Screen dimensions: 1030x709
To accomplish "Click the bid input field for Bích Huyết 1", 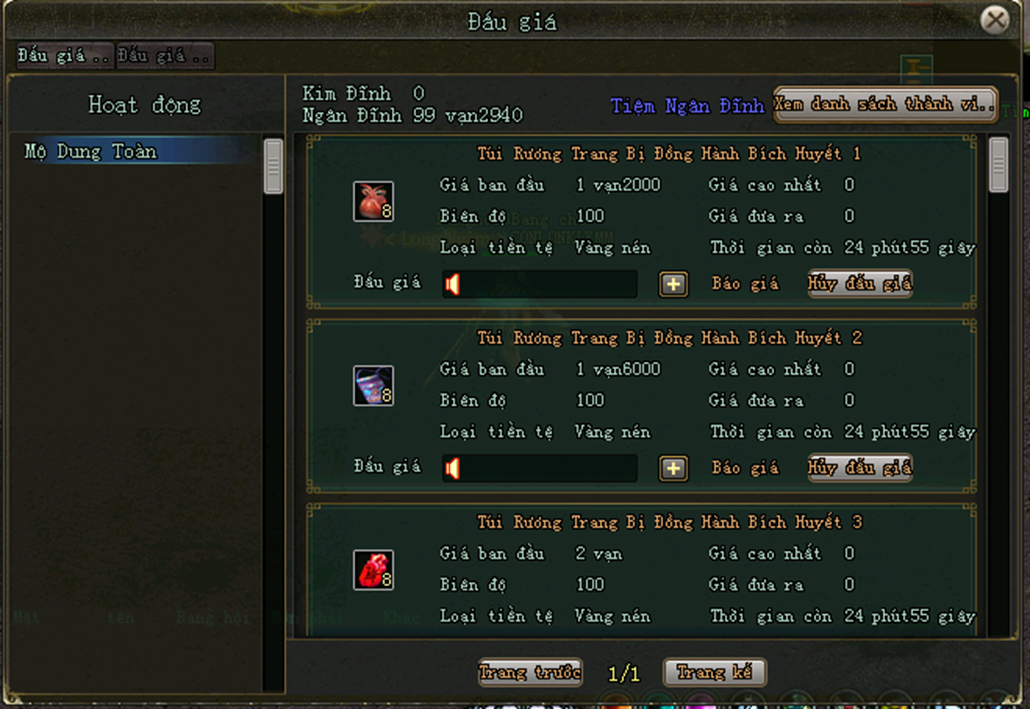I will click(x=540, y=284).
